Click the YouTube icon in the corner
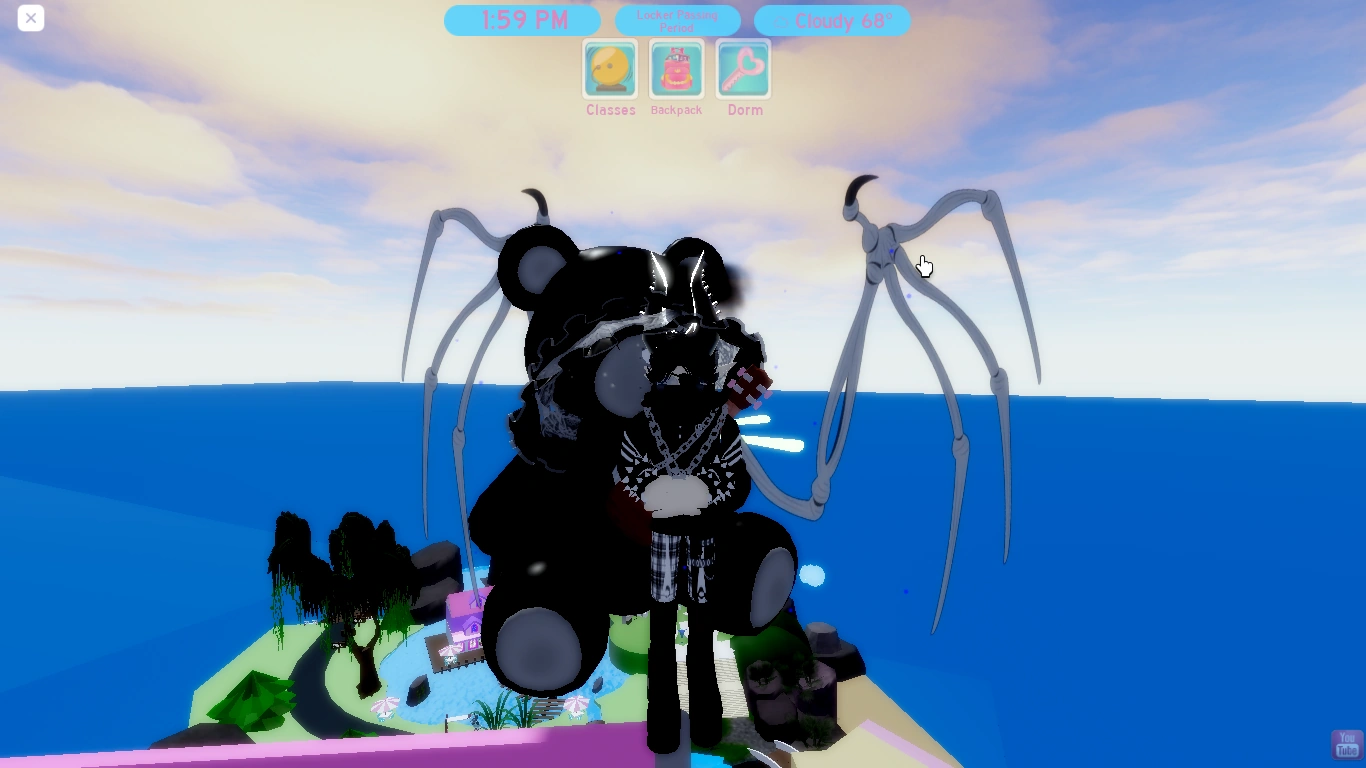This screenshot has width=1366, height=768. pos(1346,744)
